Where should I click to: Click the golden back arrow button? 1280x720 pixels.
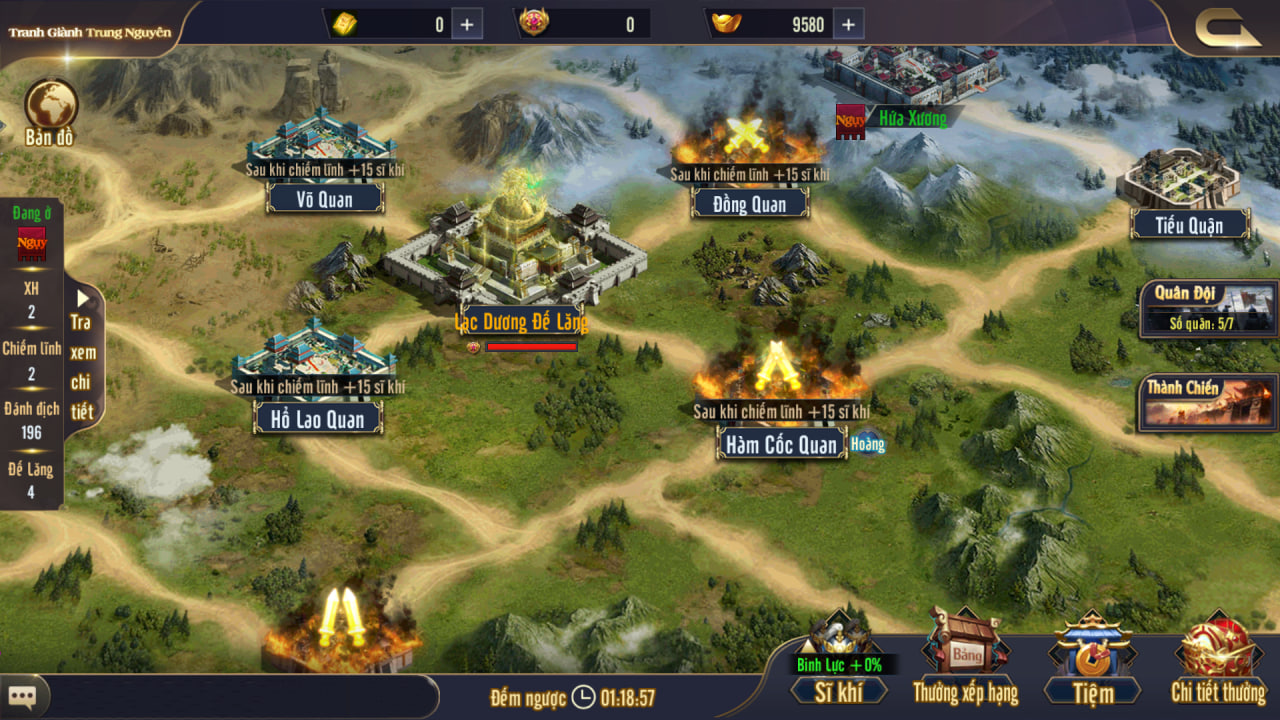click(1227, 27)
